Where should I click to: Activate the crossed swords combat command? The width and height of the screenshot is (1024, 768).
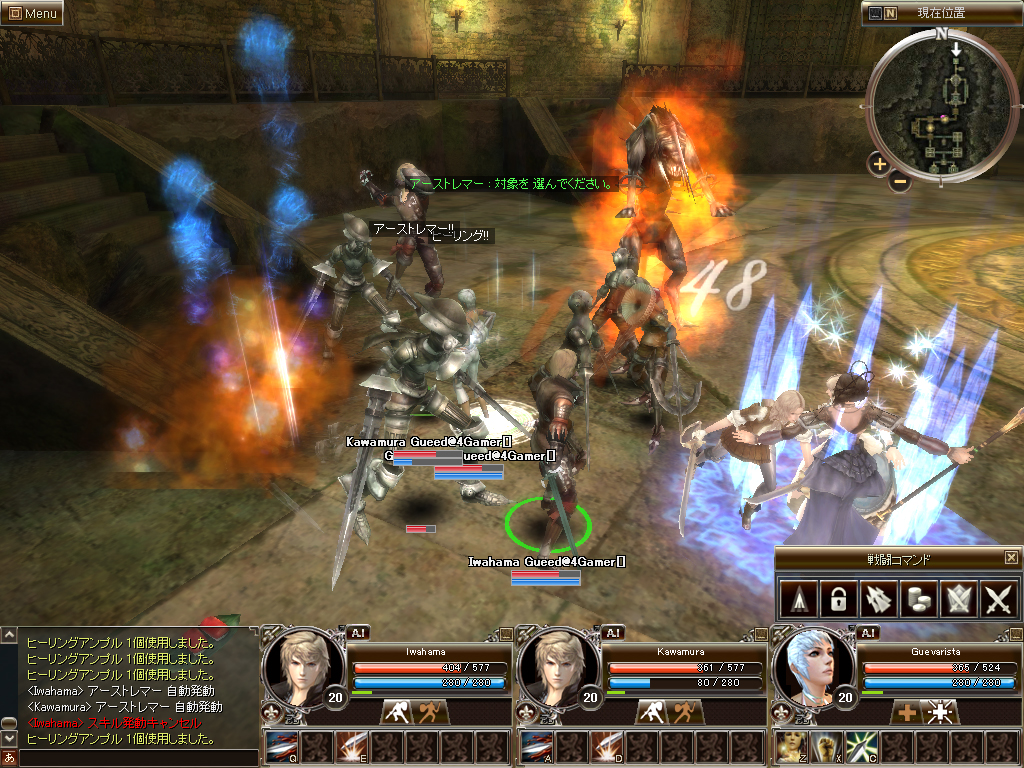(x=999, y=599)
